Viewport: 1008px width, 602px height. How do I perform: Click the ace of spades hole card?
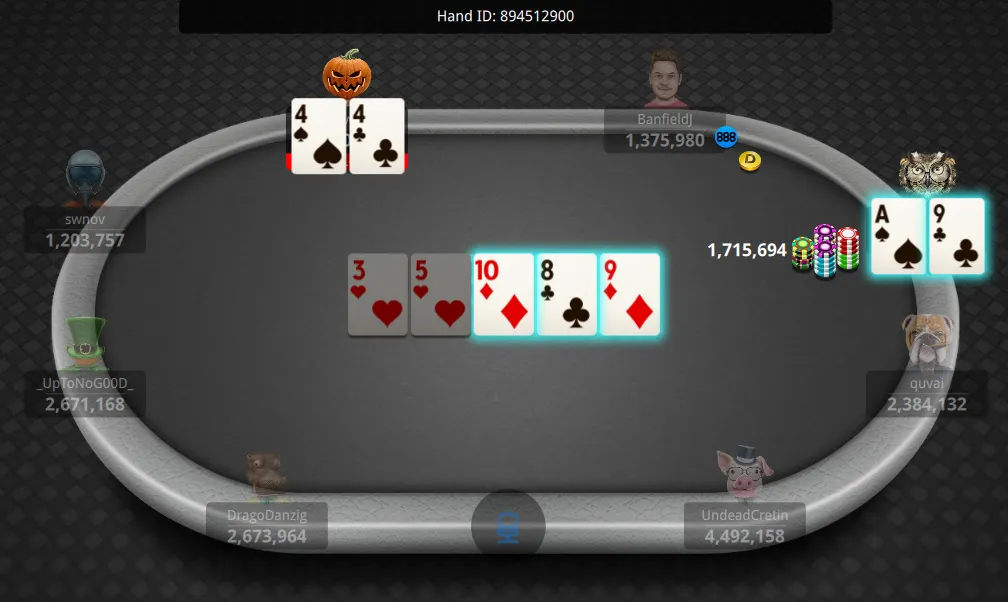[898, 236]
